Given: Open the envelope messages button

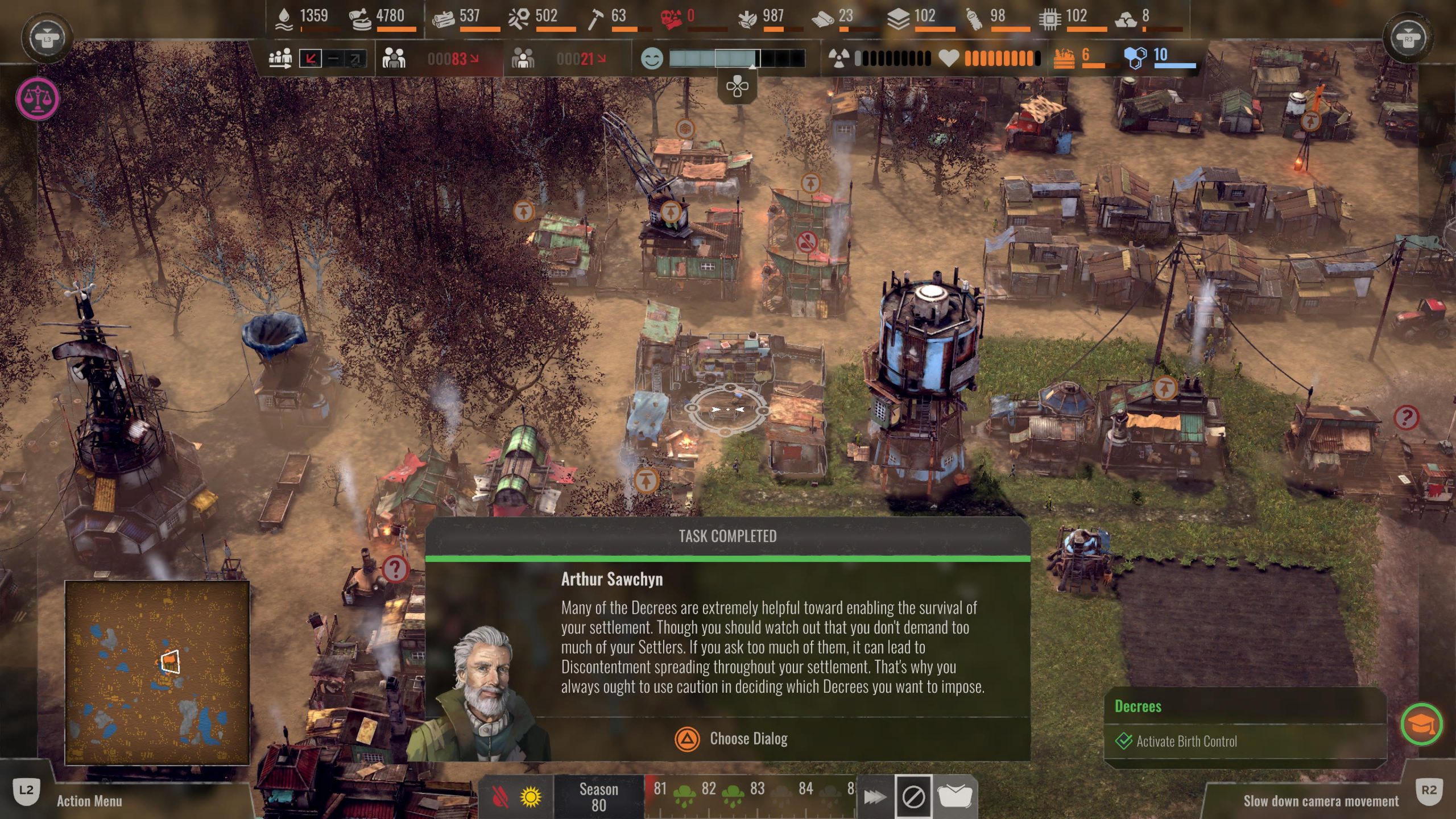Looking at the screenshot, I should click(955, 797).
